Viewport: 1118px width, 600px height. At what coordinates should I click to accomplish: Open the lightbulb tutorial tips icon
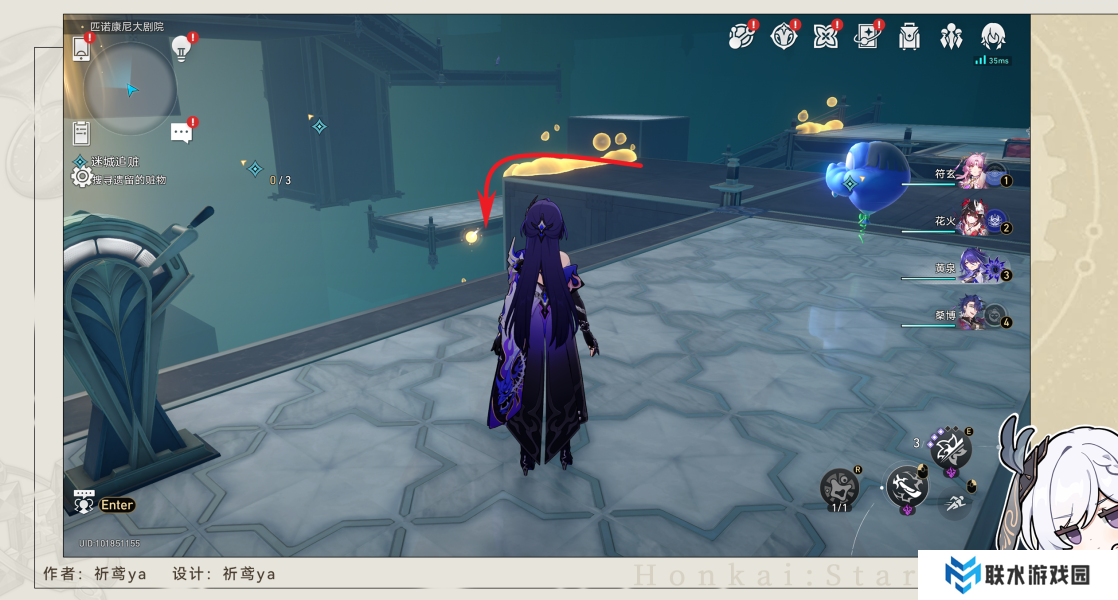(x=181, y=46)
